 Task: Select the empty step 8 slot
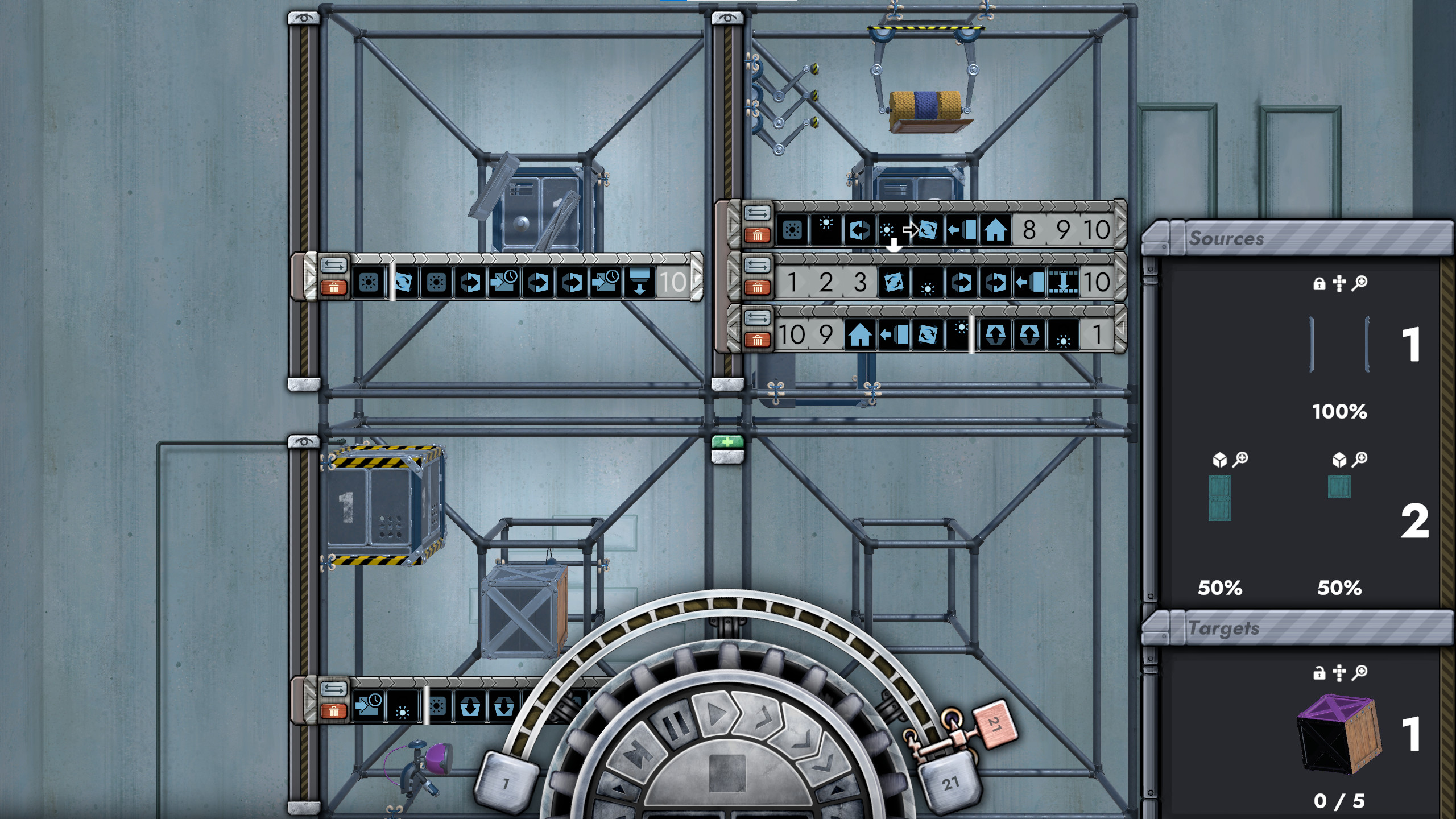click(1029, 230)
